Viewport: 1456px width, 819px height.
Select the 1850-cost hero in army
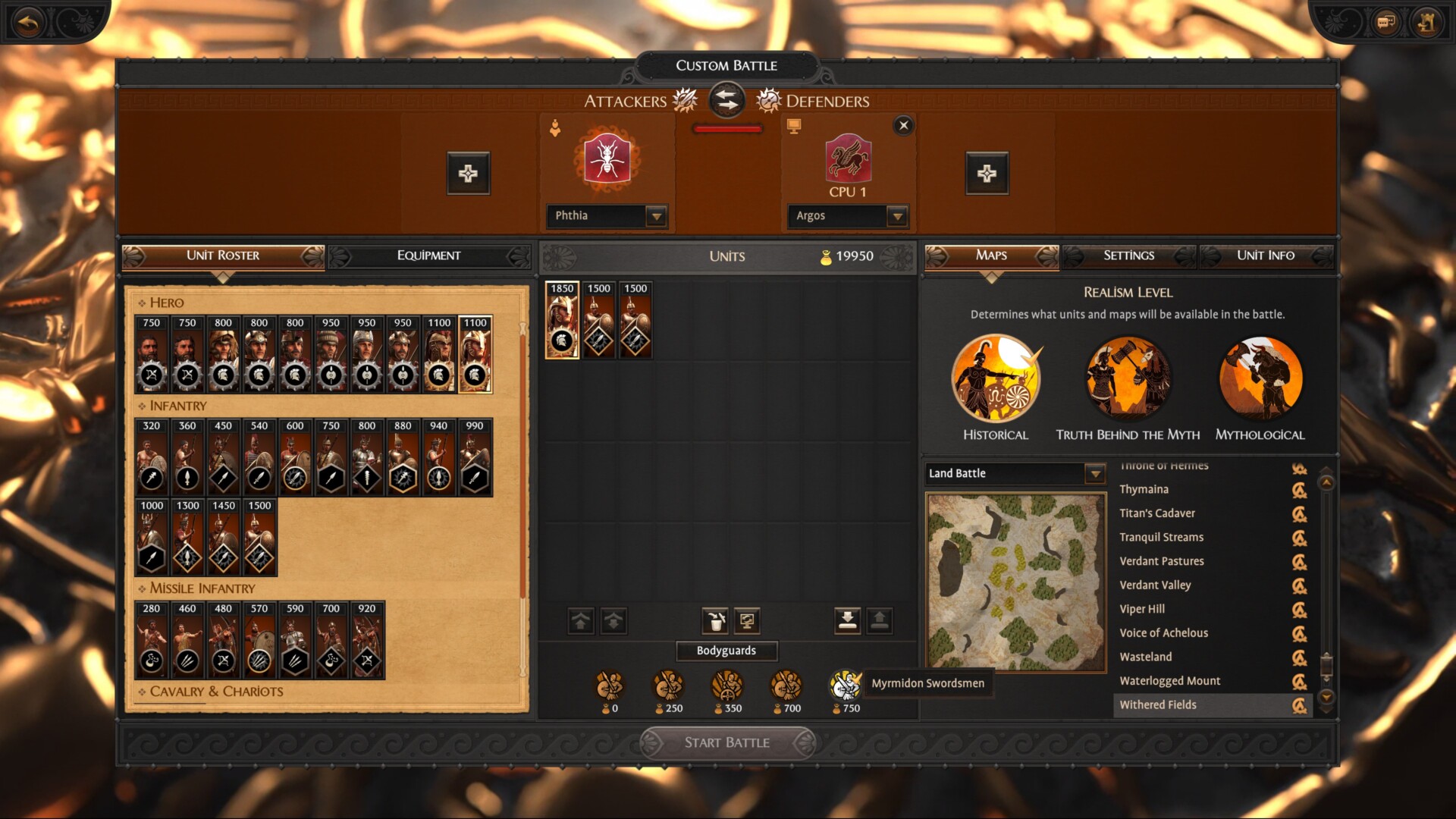point(562,320)
